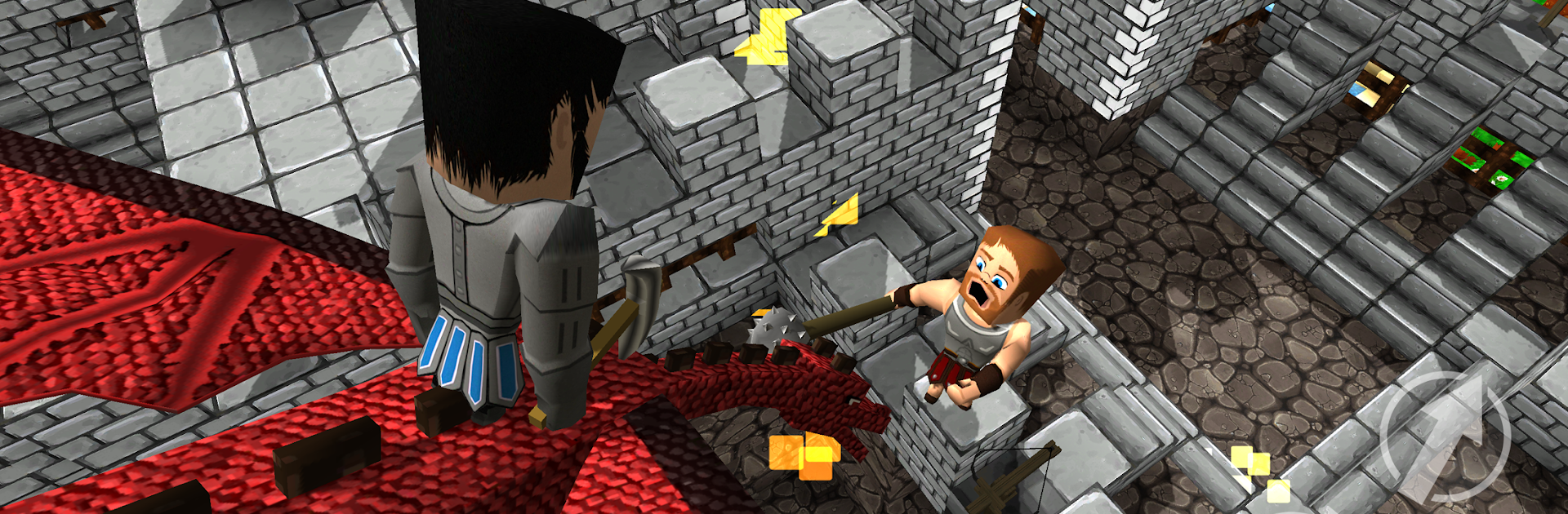Tap the translucent circular arrow jump button

pos(1444,436)
